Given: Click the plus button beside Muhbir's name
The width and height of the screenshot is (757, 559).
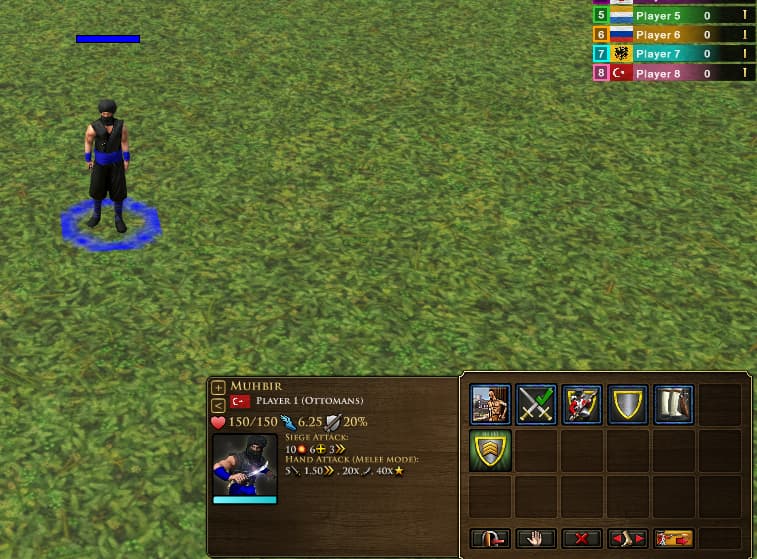Looking at the screenshot, I should click(218, 387).
